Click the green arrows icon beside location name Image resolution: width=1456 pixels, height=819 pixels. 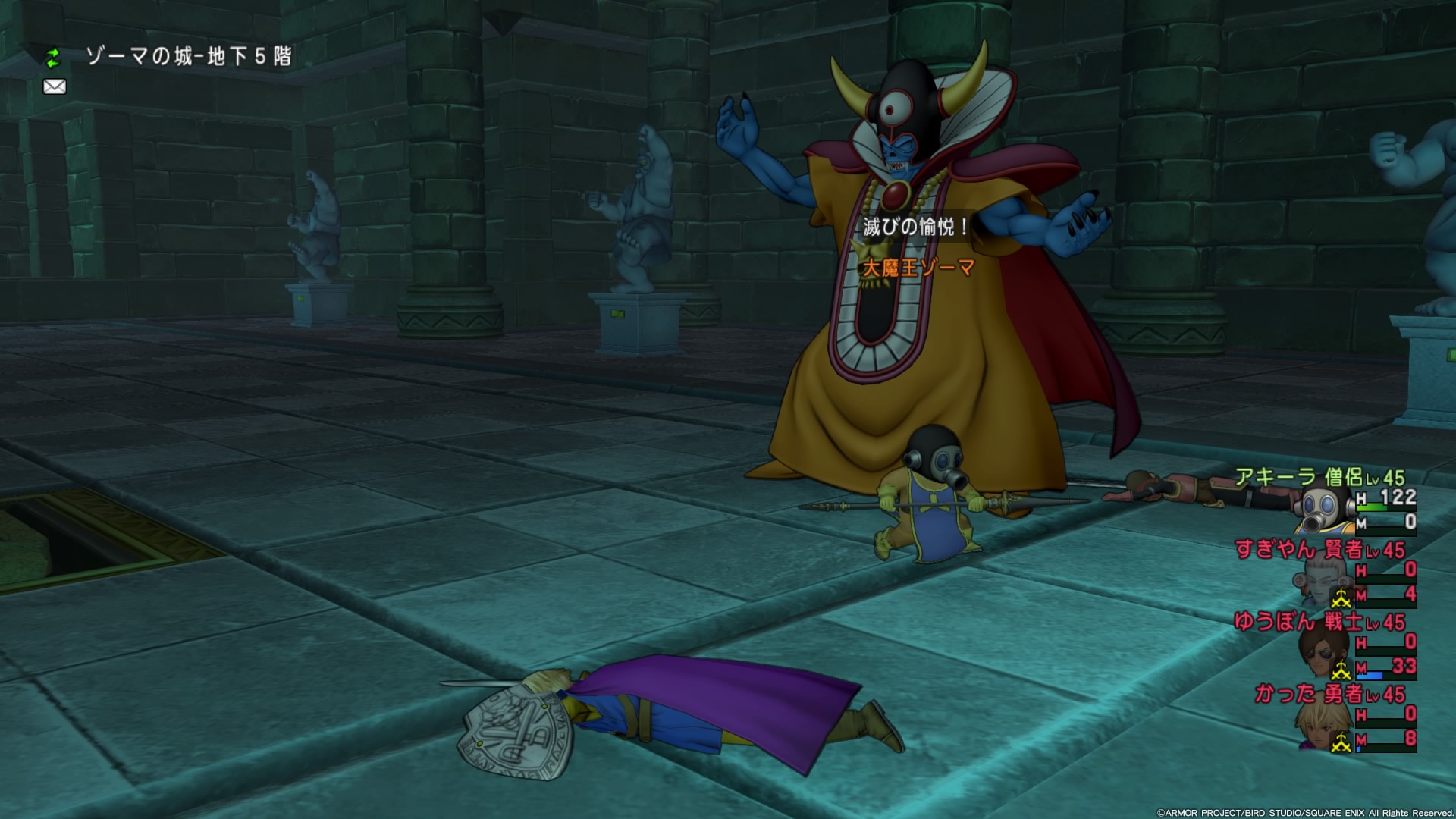[x=52, y=57]
